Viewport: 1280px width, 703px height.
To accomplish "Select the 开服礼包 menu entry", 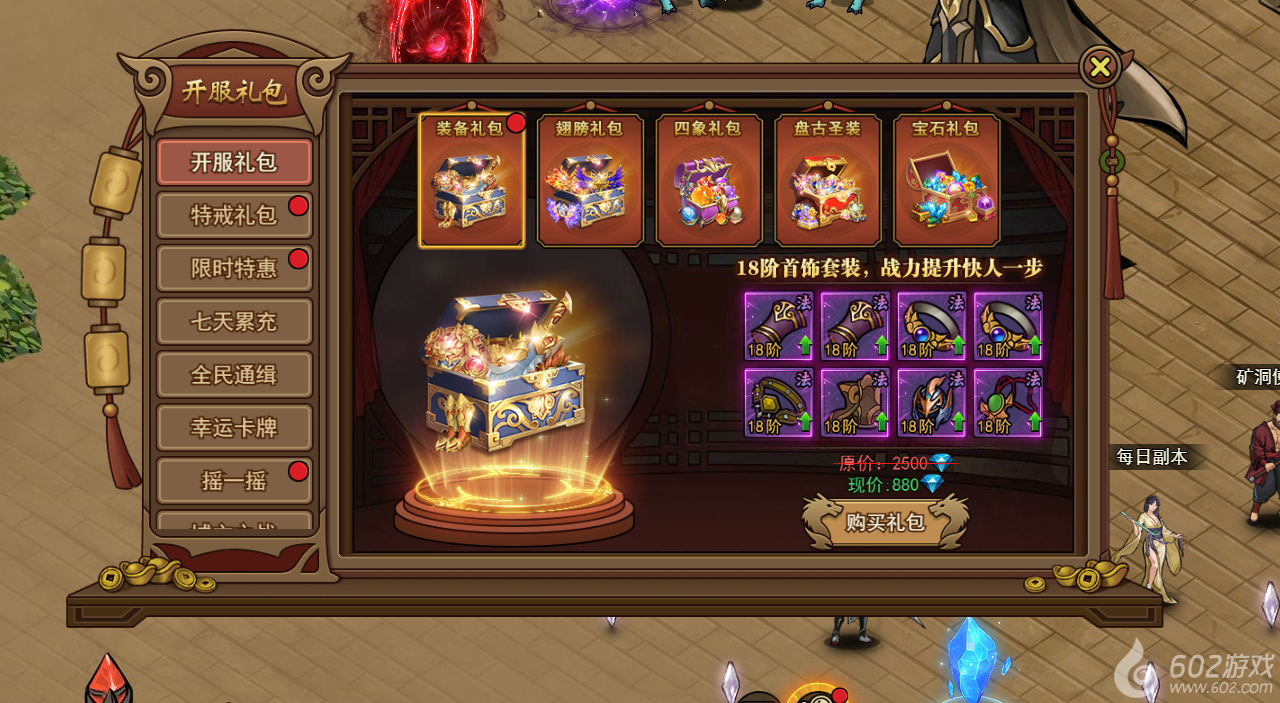I will coord(234,162).
